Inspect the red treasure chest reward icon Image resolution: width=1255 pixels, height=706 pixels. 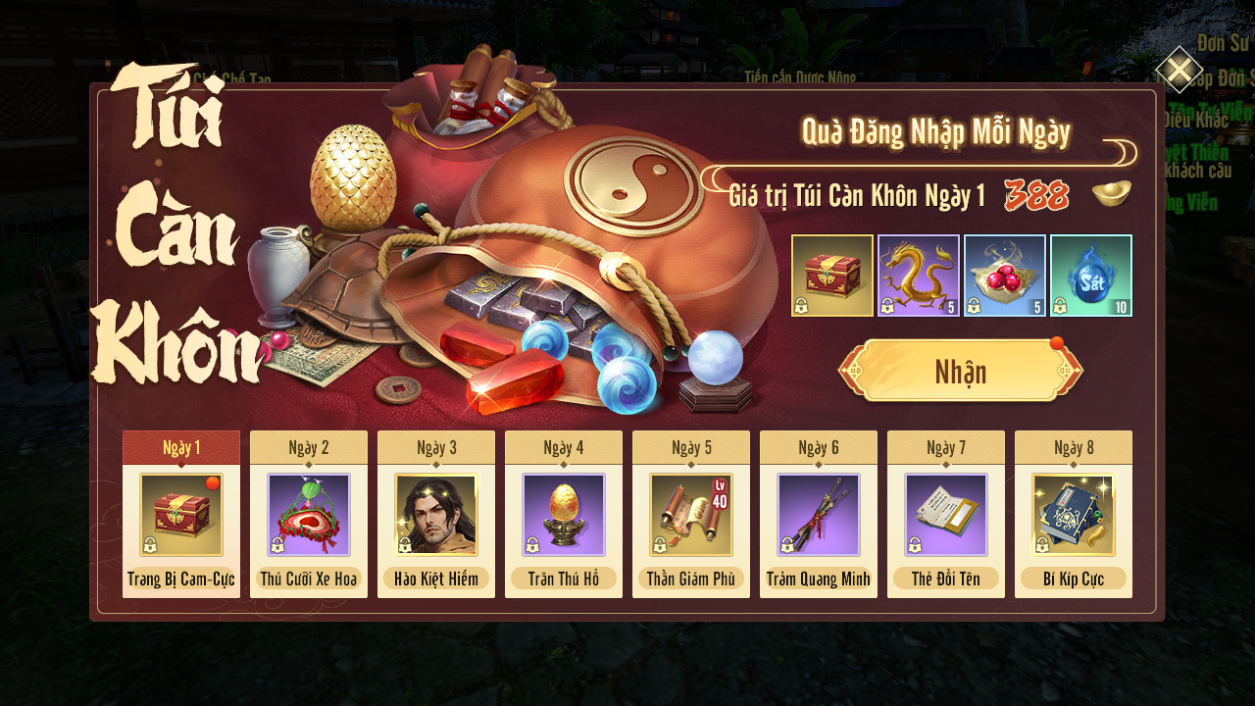(x=832, y=276)
